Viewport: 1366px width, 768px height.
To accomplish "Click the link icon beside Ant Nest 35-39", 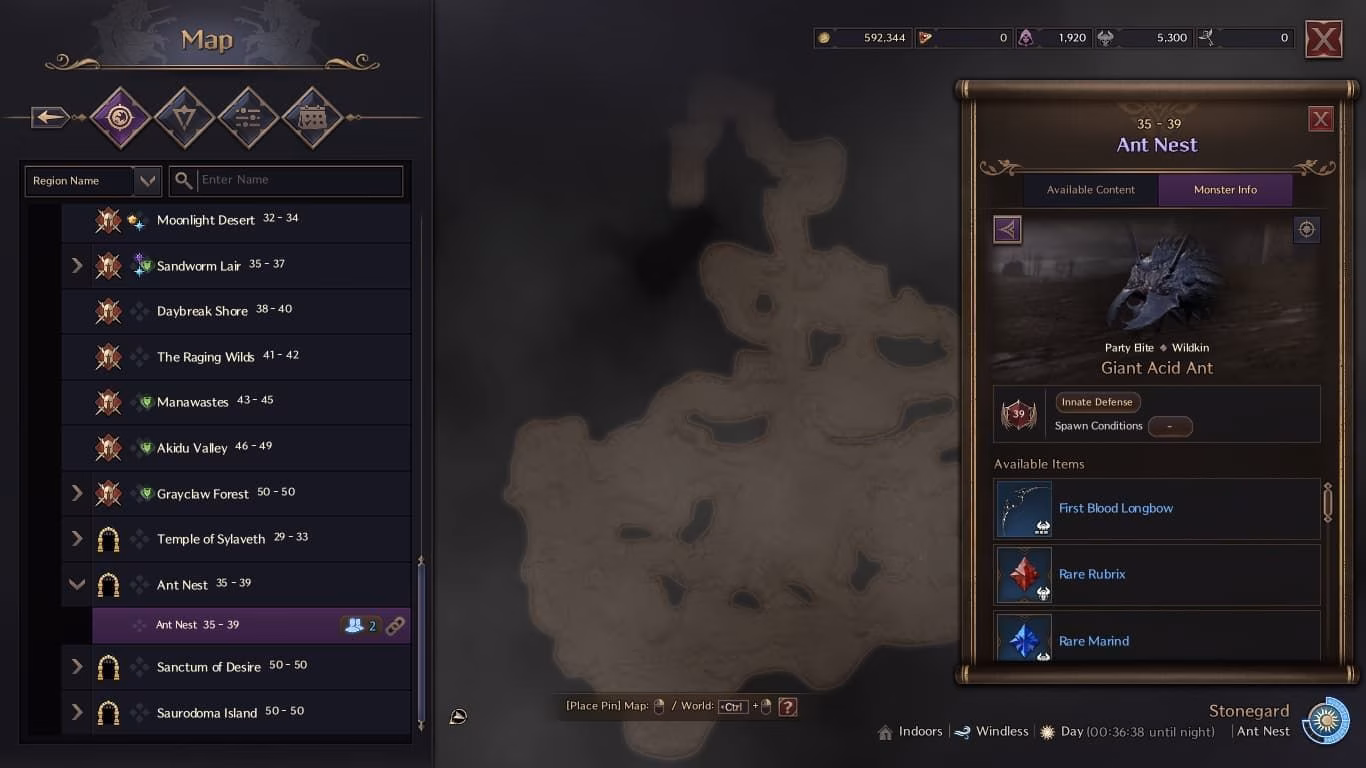I will tap(396, 625).
